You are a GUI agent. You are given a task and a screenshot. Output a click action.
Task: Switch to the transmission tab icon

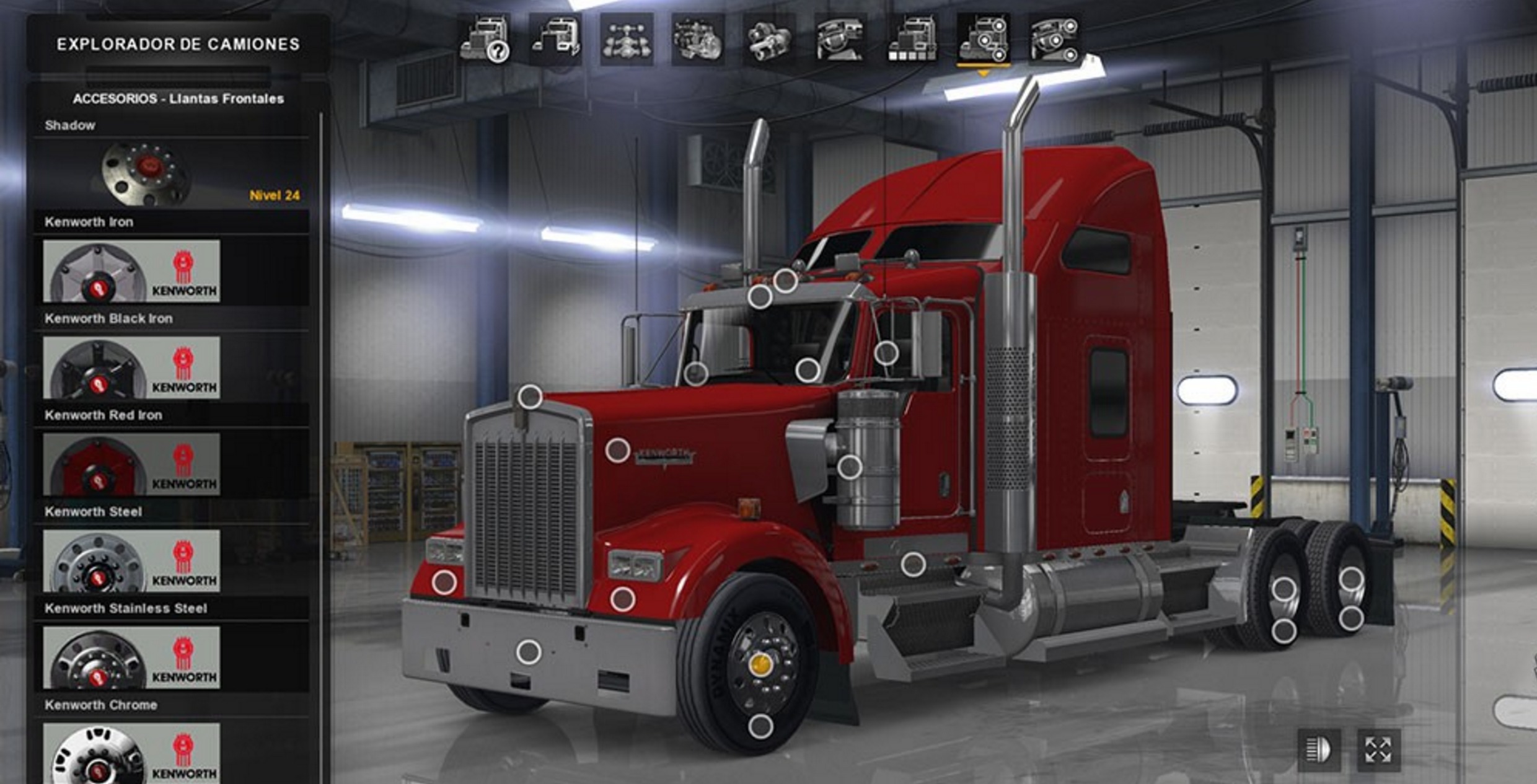(769, 40)
